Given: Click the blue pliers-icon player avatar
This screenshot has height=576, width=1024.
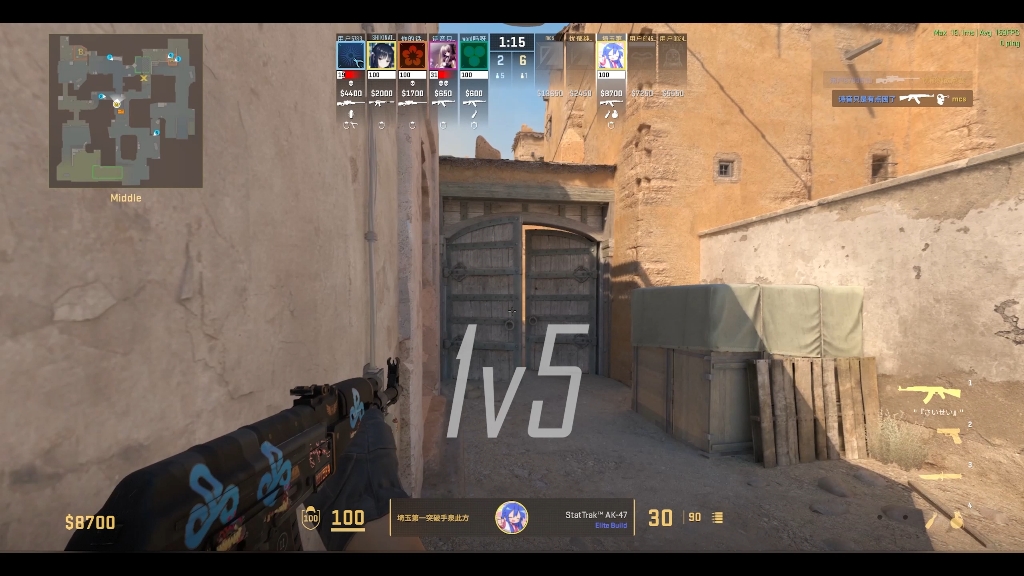Looking at the screenshot, I should [x=350, y=56].
